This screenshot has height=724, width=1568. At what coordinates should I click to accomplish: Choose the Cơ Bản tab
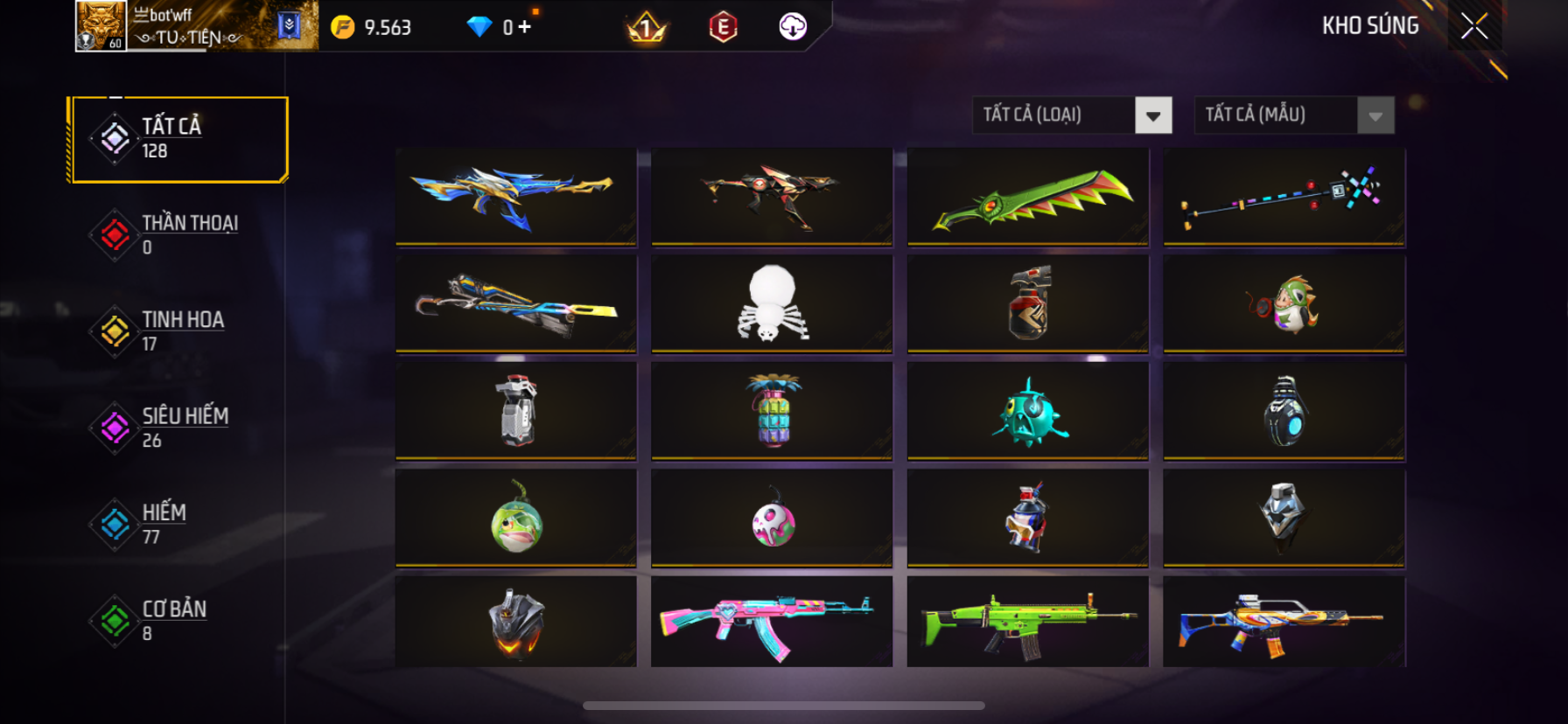pos(178,620)
